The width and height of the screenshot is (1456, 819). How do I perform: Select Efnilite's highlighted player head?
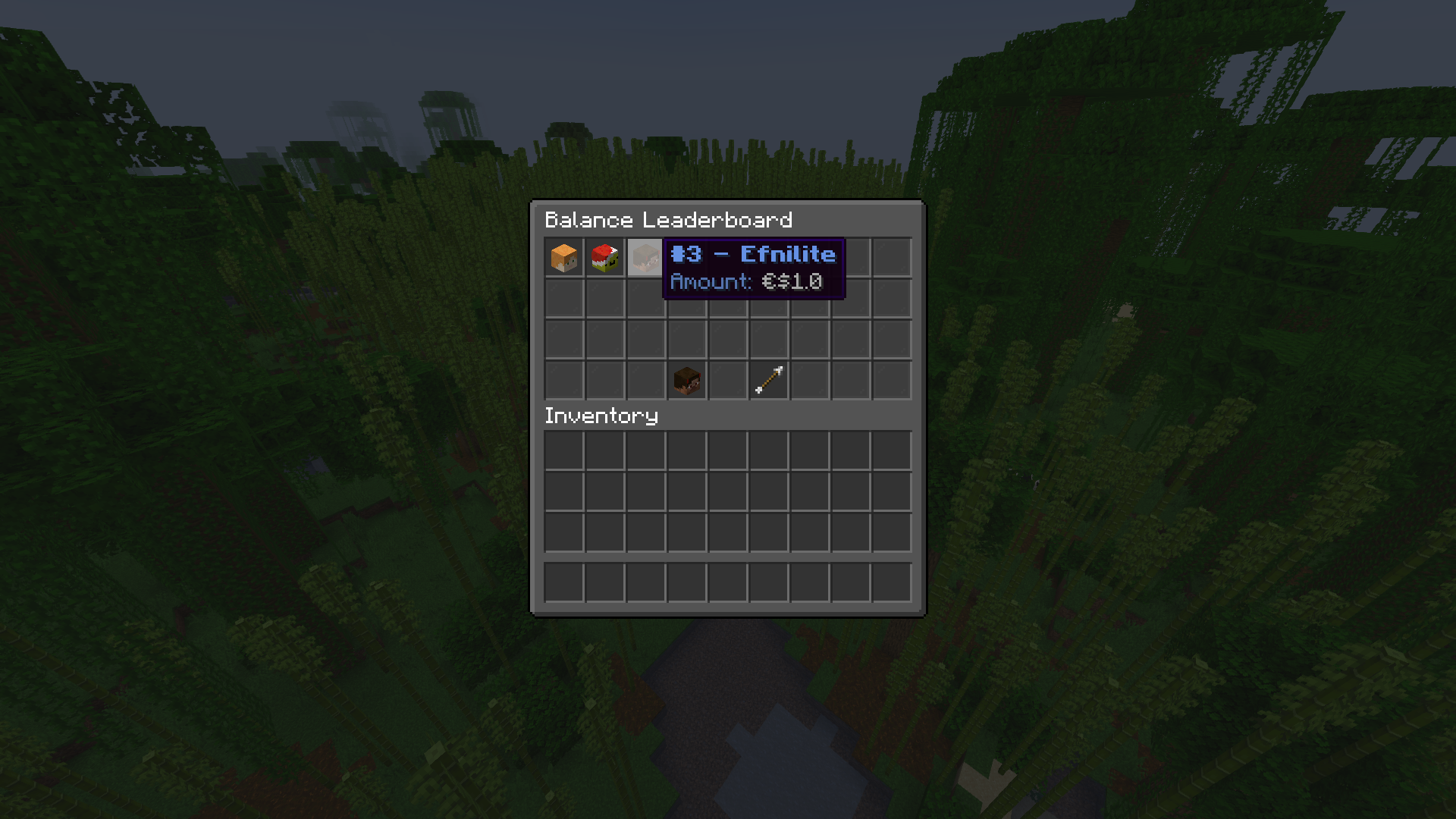[645, 257]
